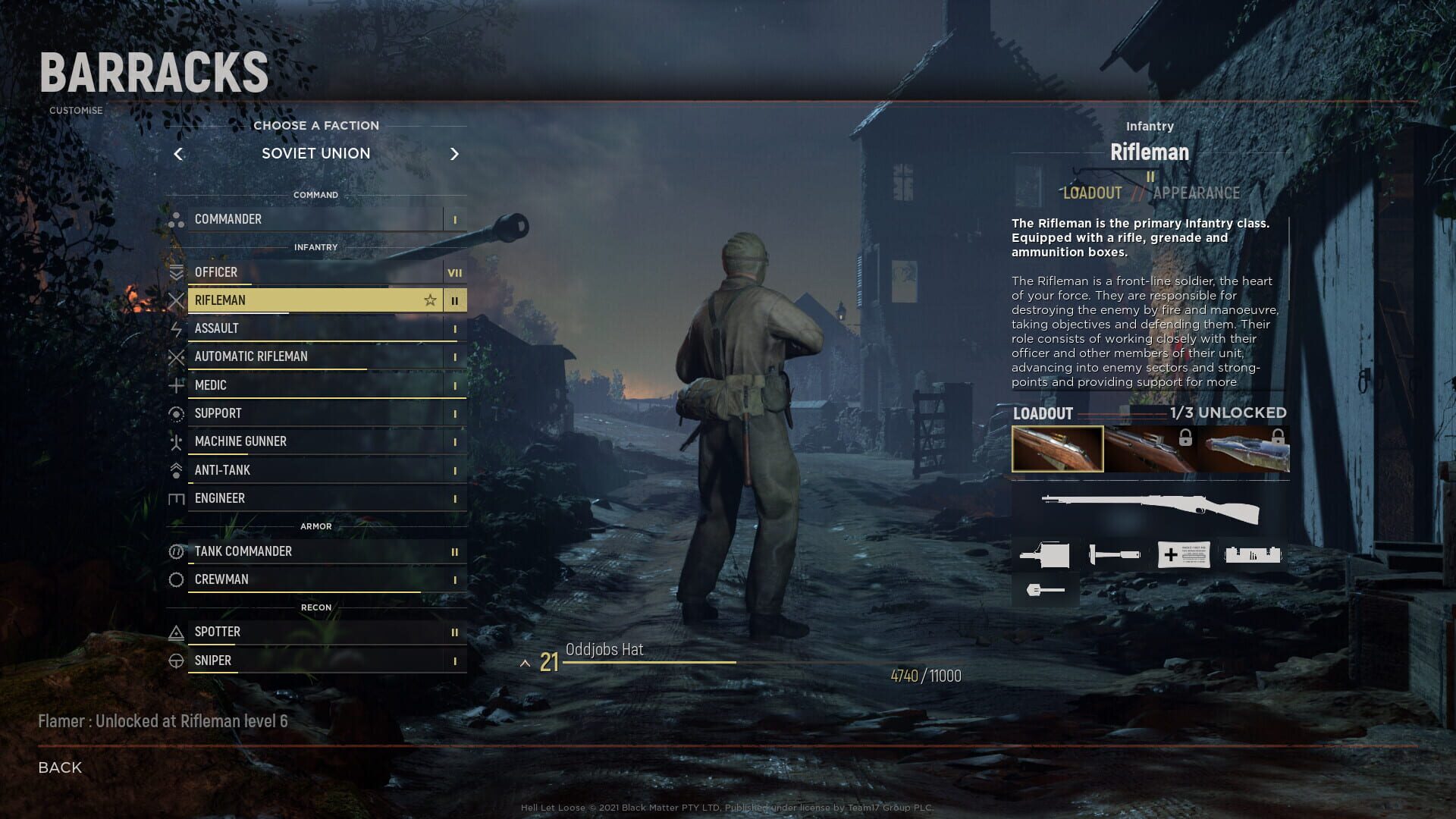Screen dimensions: 1456x819
Task: Click the Automatic Rifleman crossed-rifles icon
Action: [x=177, y=356]
